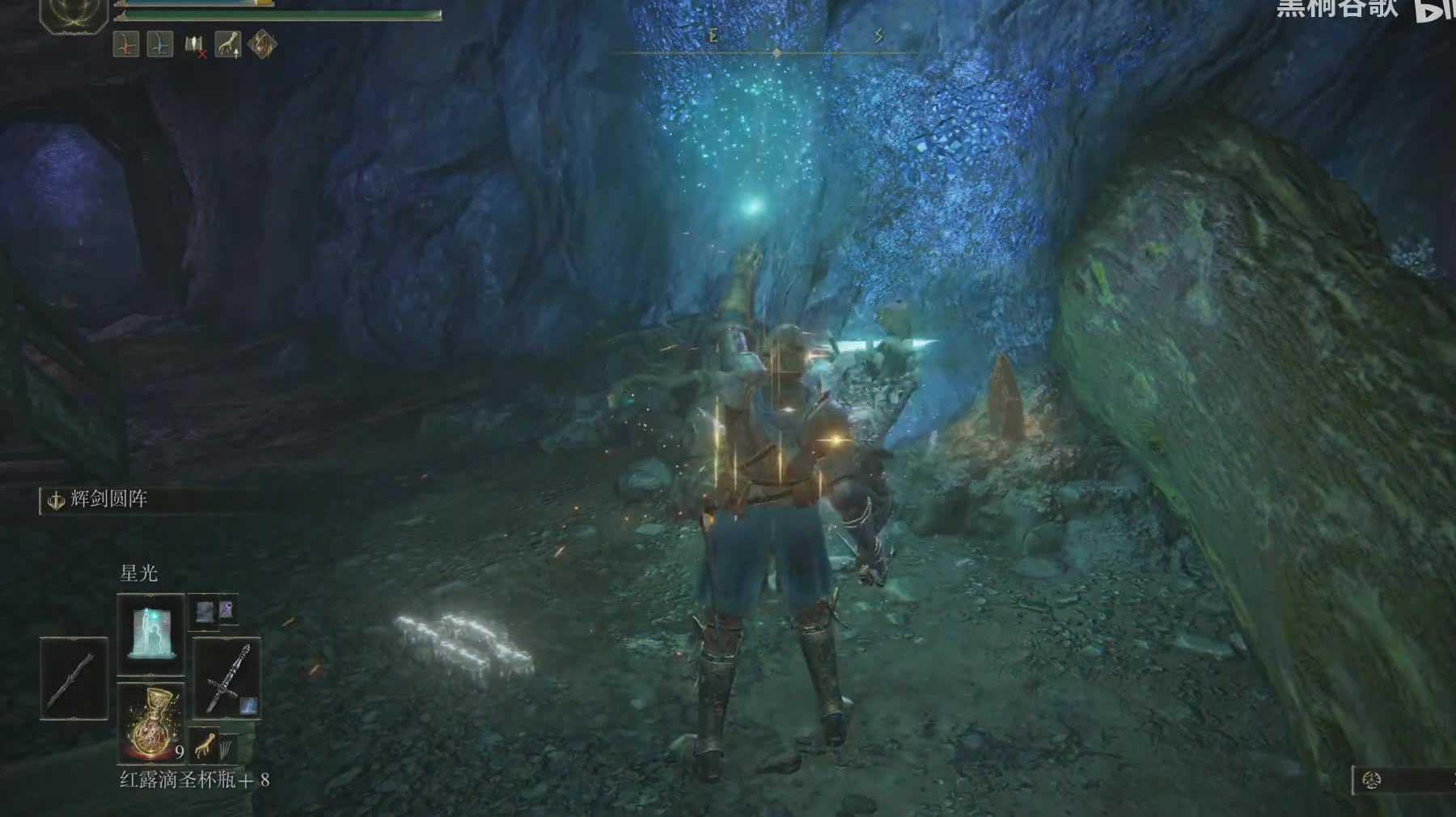Image resolution: width=1456 pixels, height=817 pixels.
Task: Click the claw foot buff icon
Action: tap(227, 44)
